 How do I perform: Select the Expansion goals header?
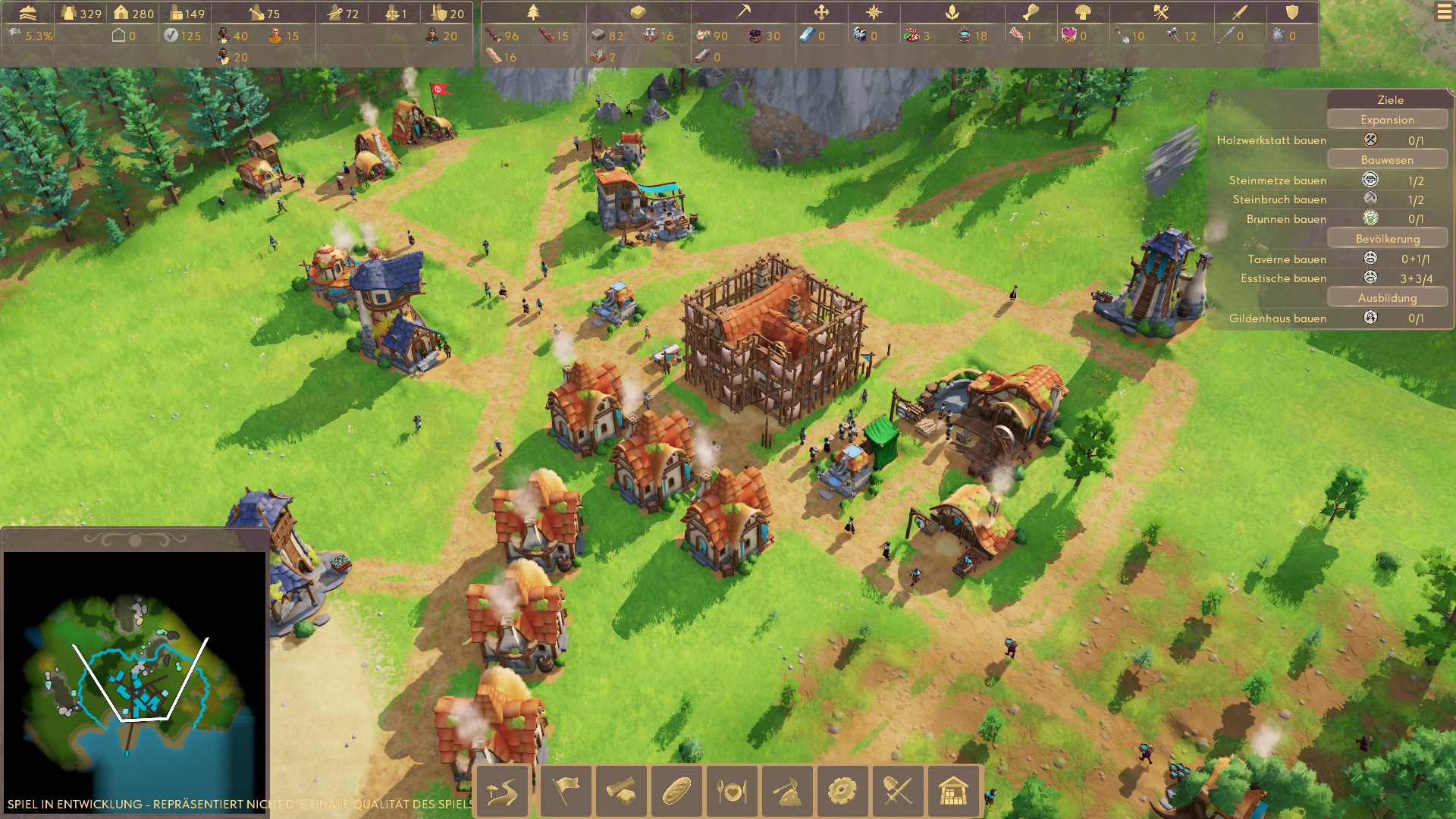click(x=1387, y=120)
